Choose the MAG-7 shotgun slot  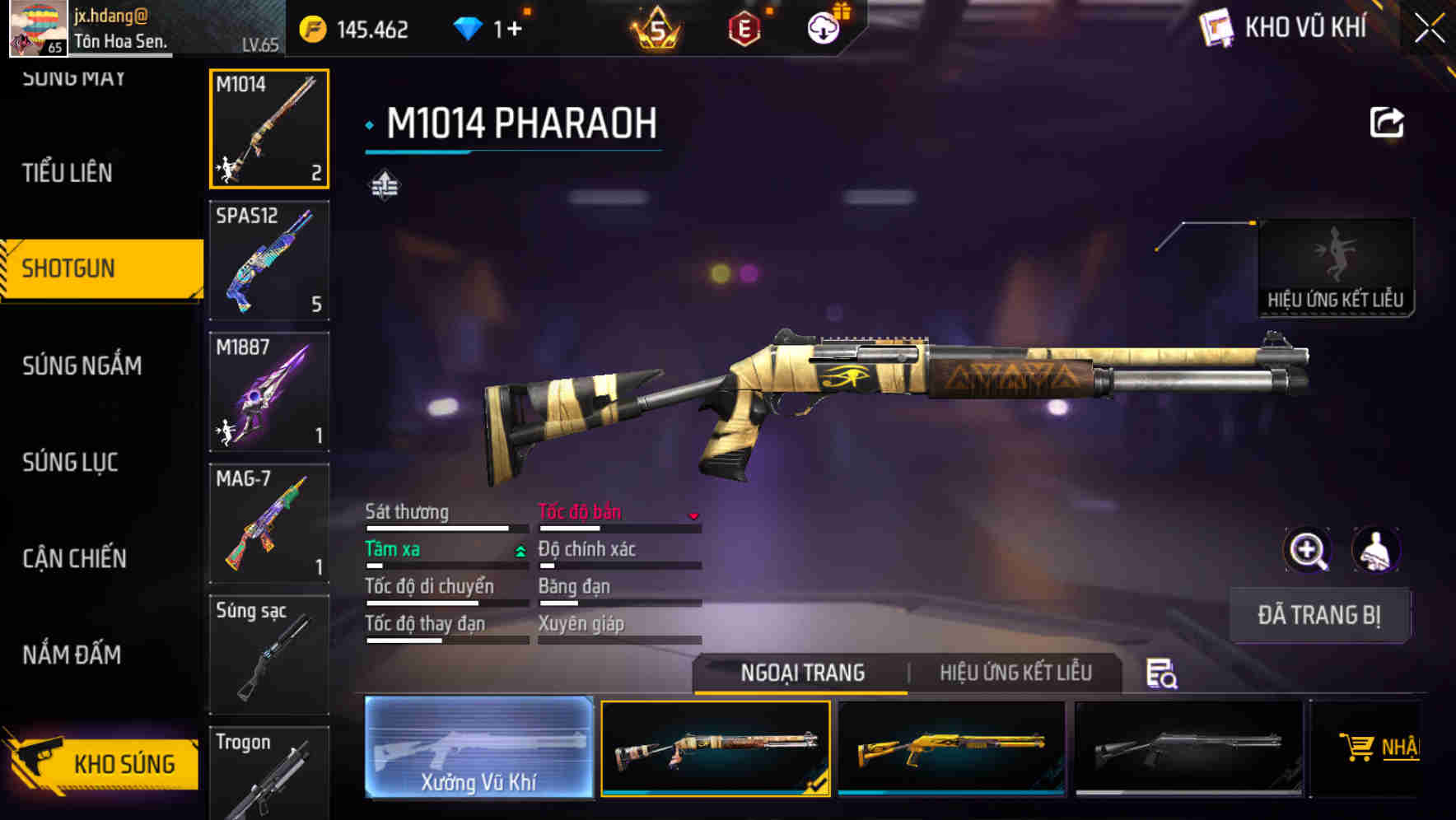pyautogui.click(x=269, y=524)
